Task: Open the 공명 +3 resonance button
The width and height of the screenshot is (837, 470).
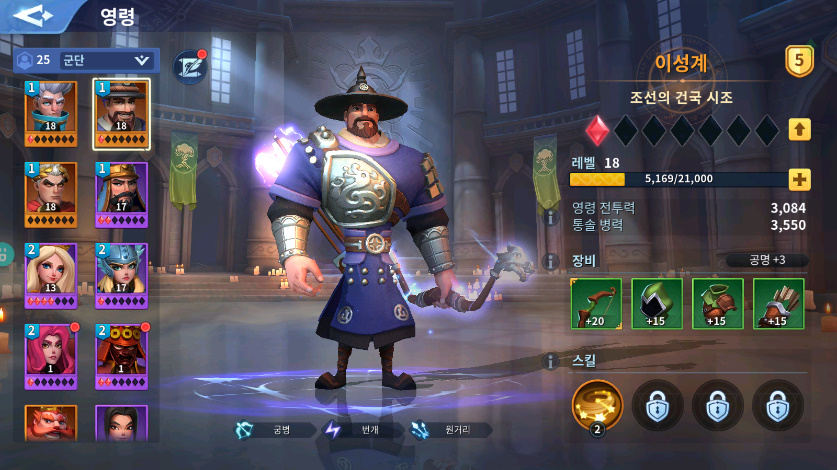Action: coord(768,260)
